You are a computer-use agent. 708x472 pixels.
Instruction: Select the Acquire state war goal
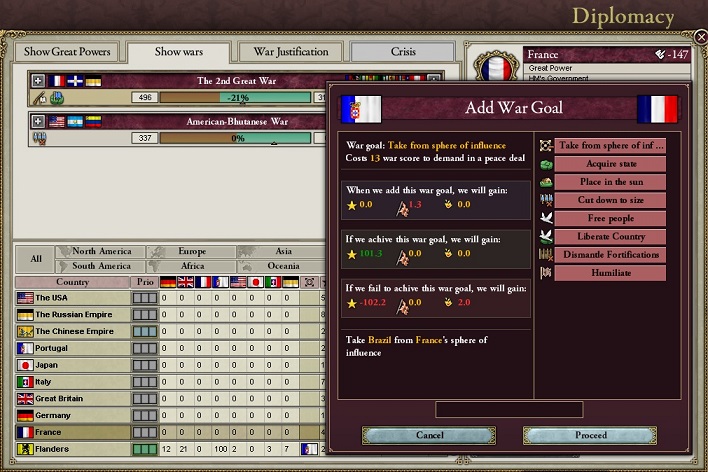point(609,164)
